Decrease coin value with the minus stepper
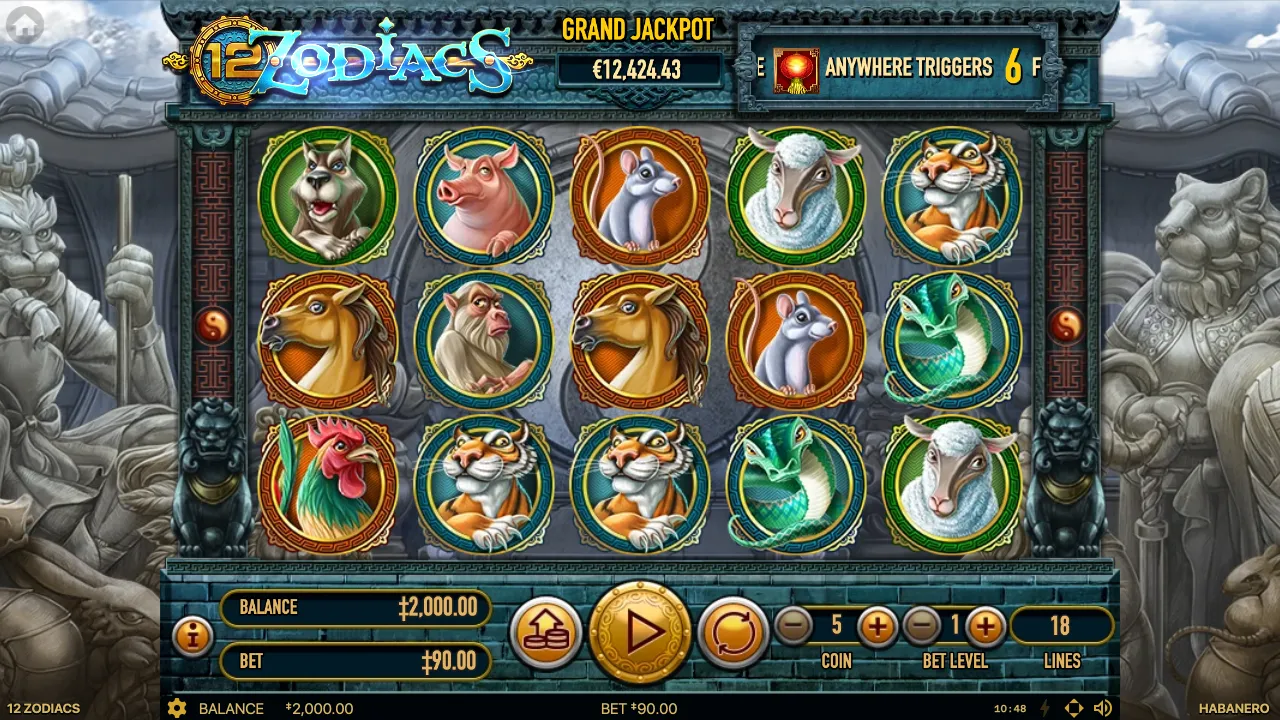1280x720 pixels. pos(795,628)
